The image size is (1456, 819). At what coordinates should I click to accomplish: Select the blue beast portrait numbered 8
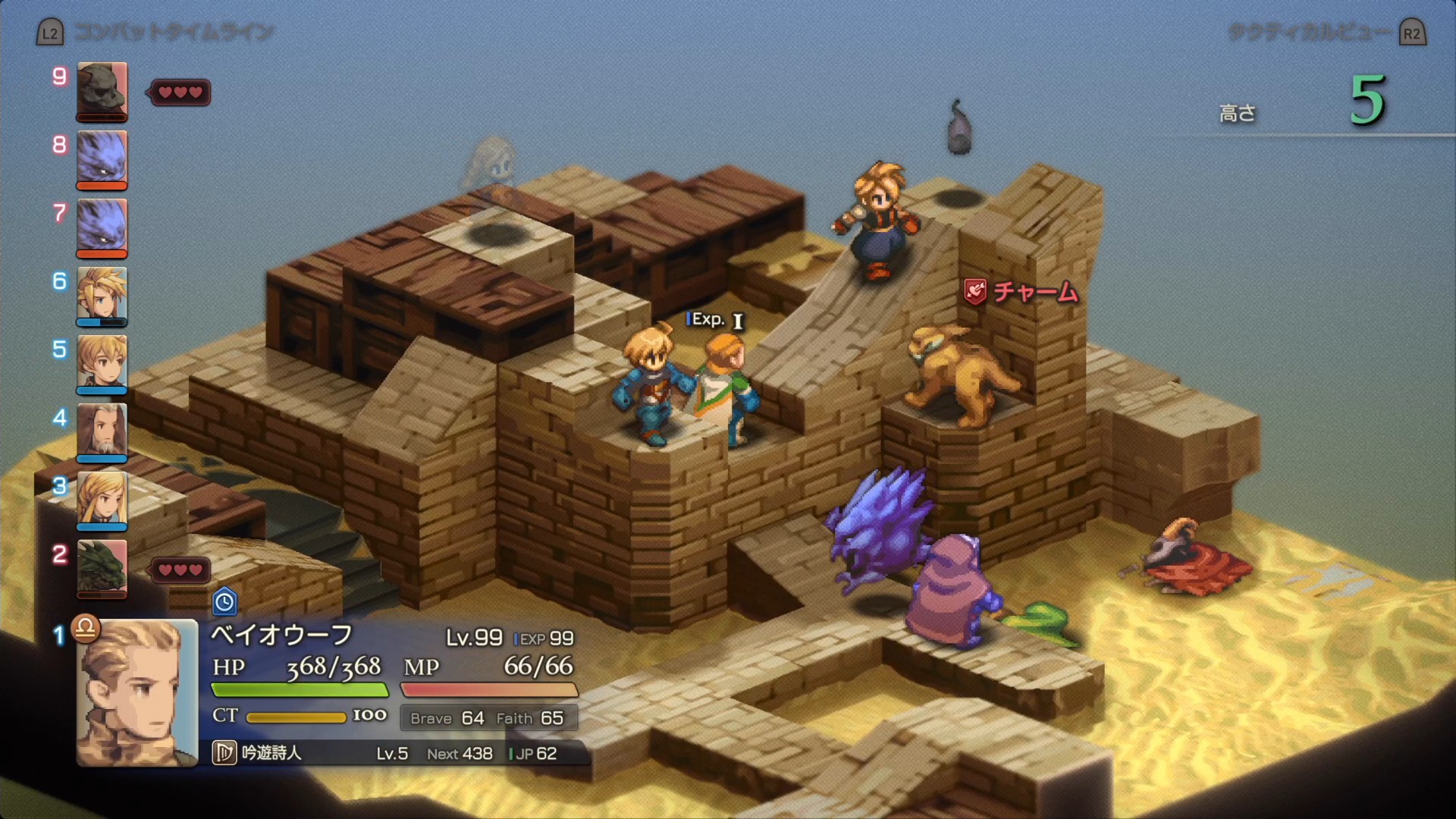(x=102, y=158)
